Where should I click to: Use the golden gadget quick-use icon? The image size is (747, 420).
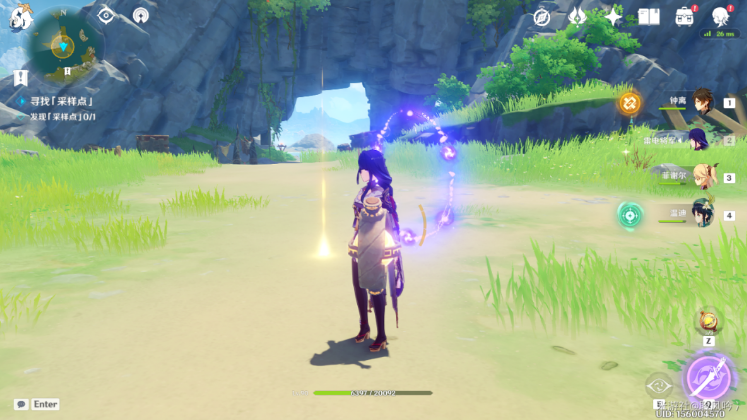tap(708, 321)
